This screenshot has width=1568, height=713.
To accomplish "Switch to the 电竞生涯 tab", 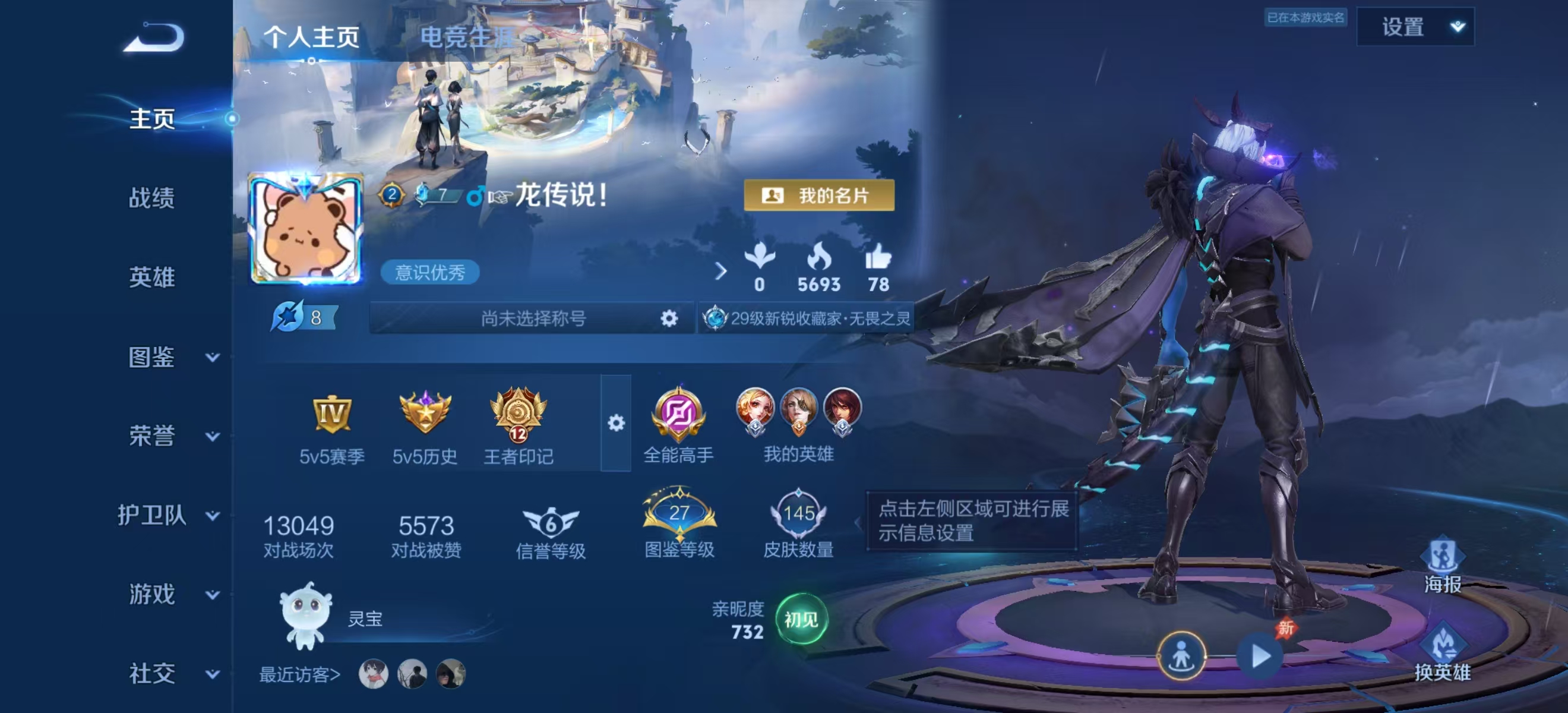I will [x=467, y=37].
